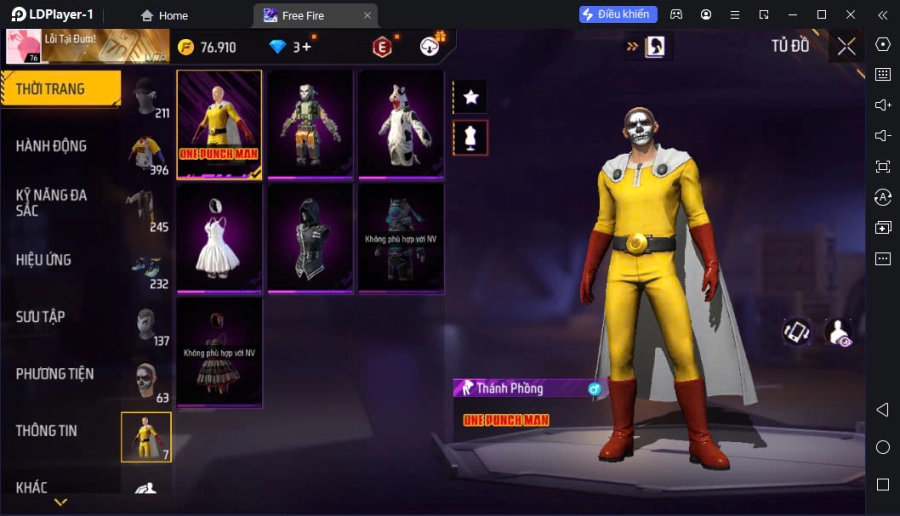Close the wardrobe with the X button
The height and width of the screenshot is (516, 900).
coord(846,46)
